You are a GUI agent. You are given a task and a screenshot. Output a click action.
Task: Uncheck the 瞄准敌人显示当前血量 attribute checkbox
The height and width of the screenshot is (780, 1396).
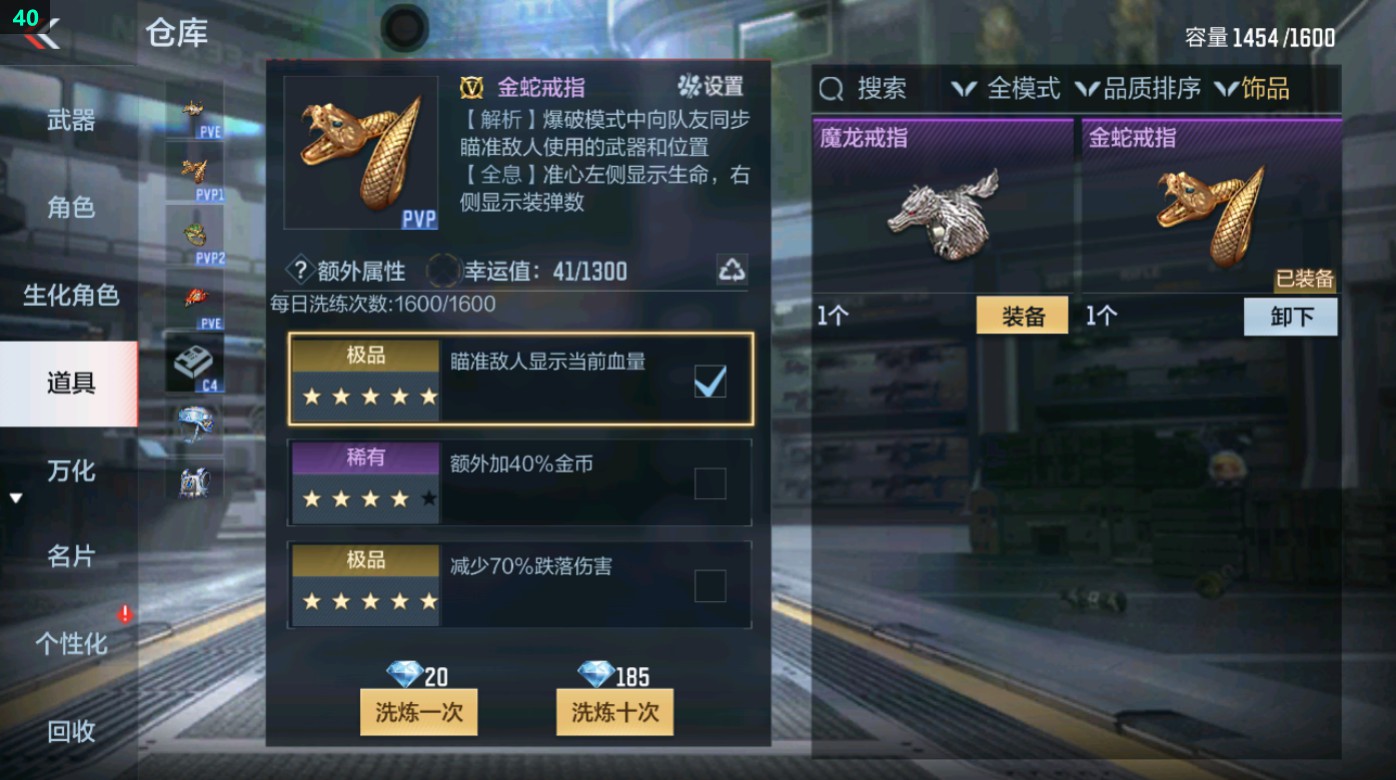pyautogui.click(x=710, y=380)
